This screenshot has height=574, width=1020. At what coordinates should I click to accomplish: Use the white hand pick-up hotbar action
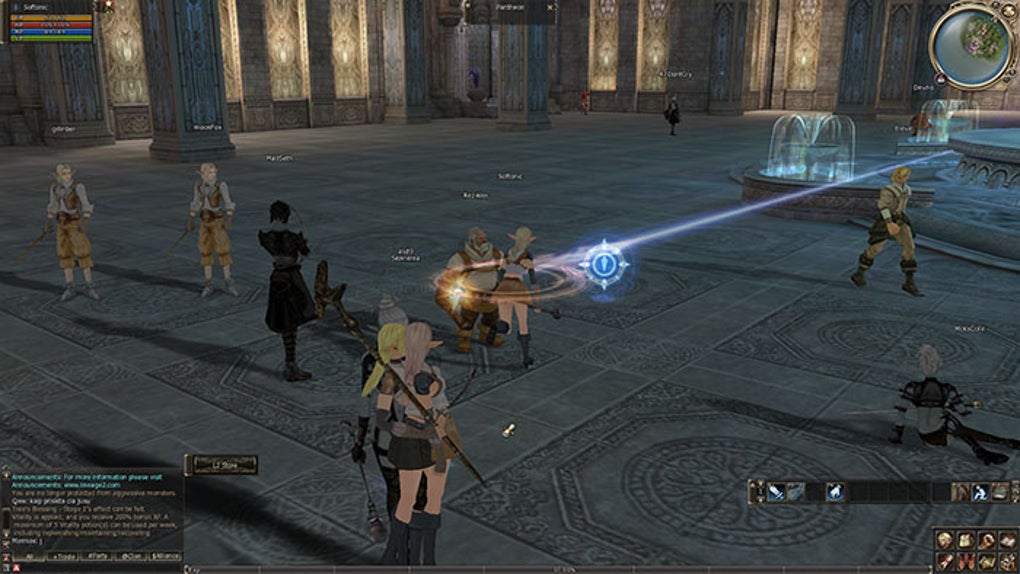click(836, 492)
